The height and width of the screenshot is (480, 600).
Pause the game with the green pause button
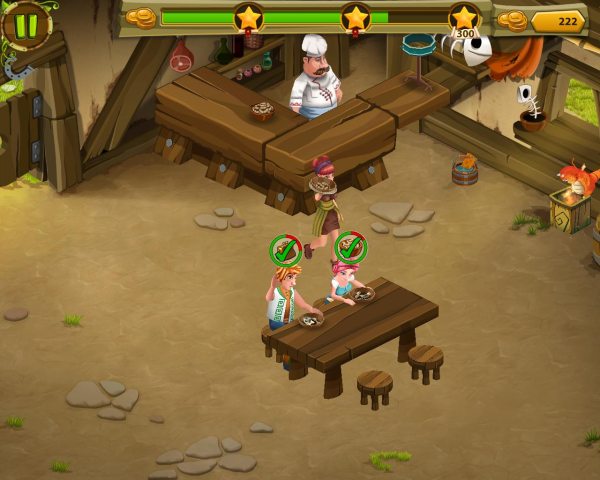pyautogui.click(x=25, y=24)
